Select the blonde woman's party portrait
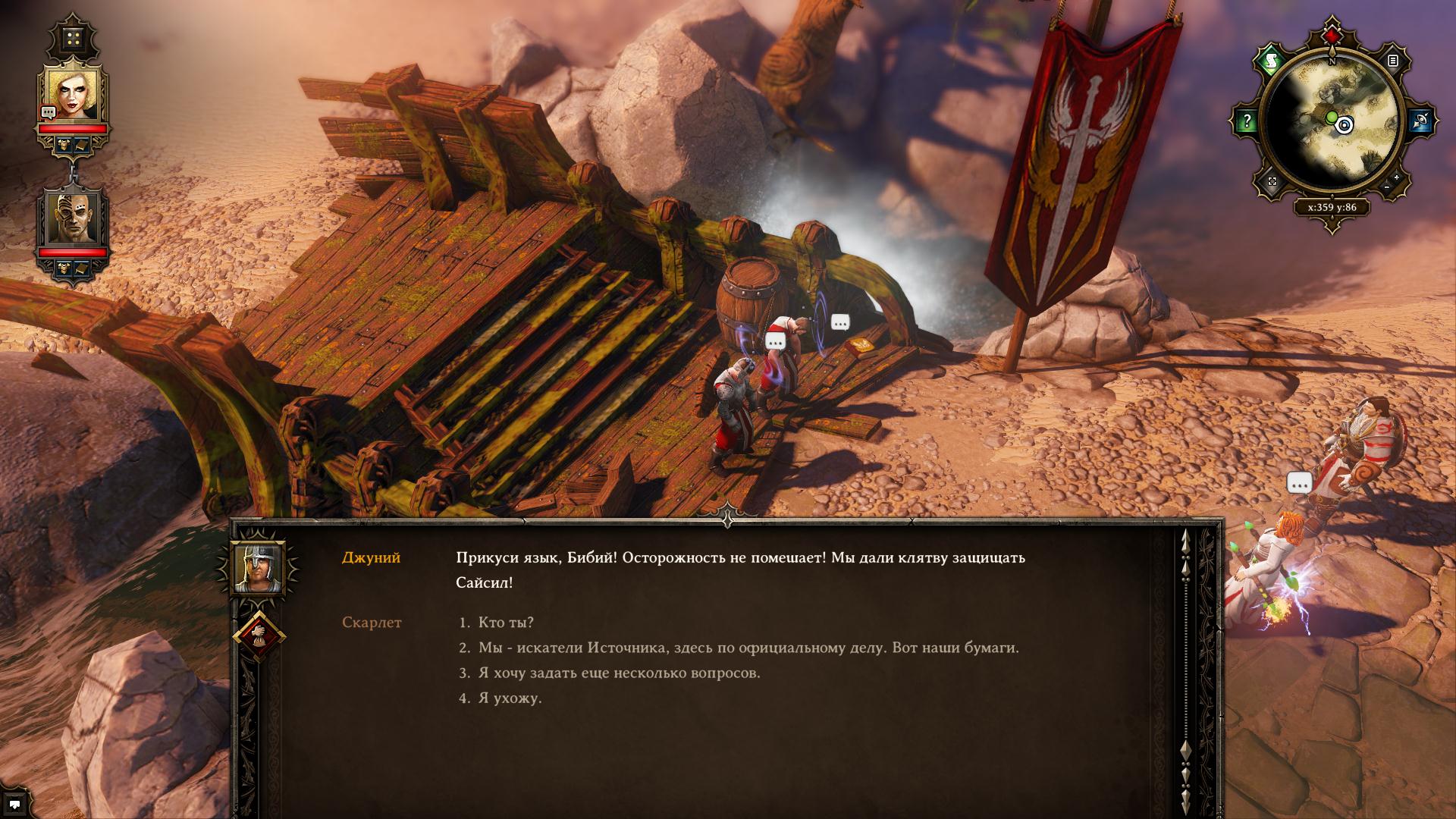Viewport: 1456px width, 819px height. [74, 95]
